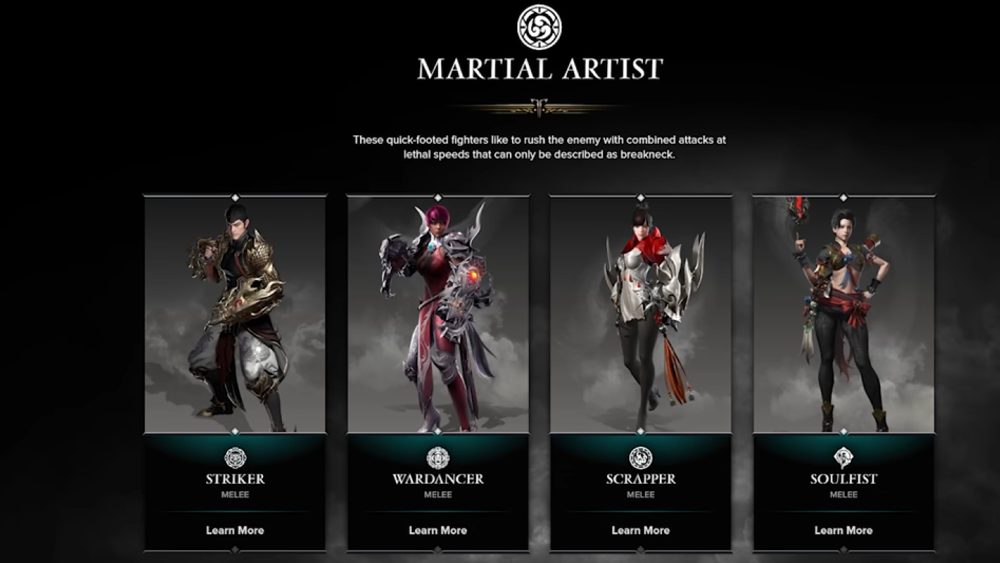Open Learn More for the Striker

[x=235, y=530]
